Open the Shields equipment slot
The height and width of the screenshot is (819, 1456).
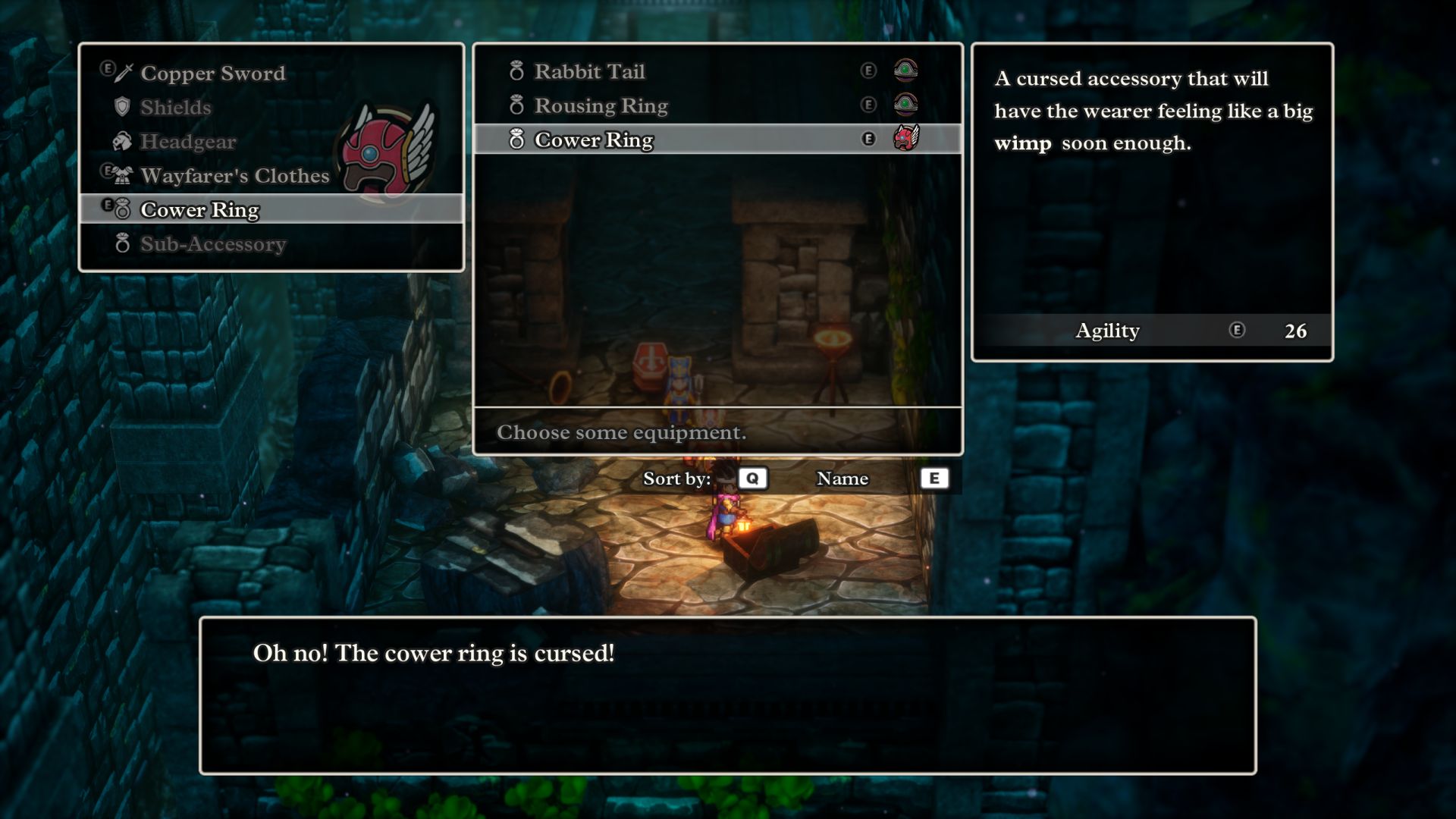[x=176, y=108]
